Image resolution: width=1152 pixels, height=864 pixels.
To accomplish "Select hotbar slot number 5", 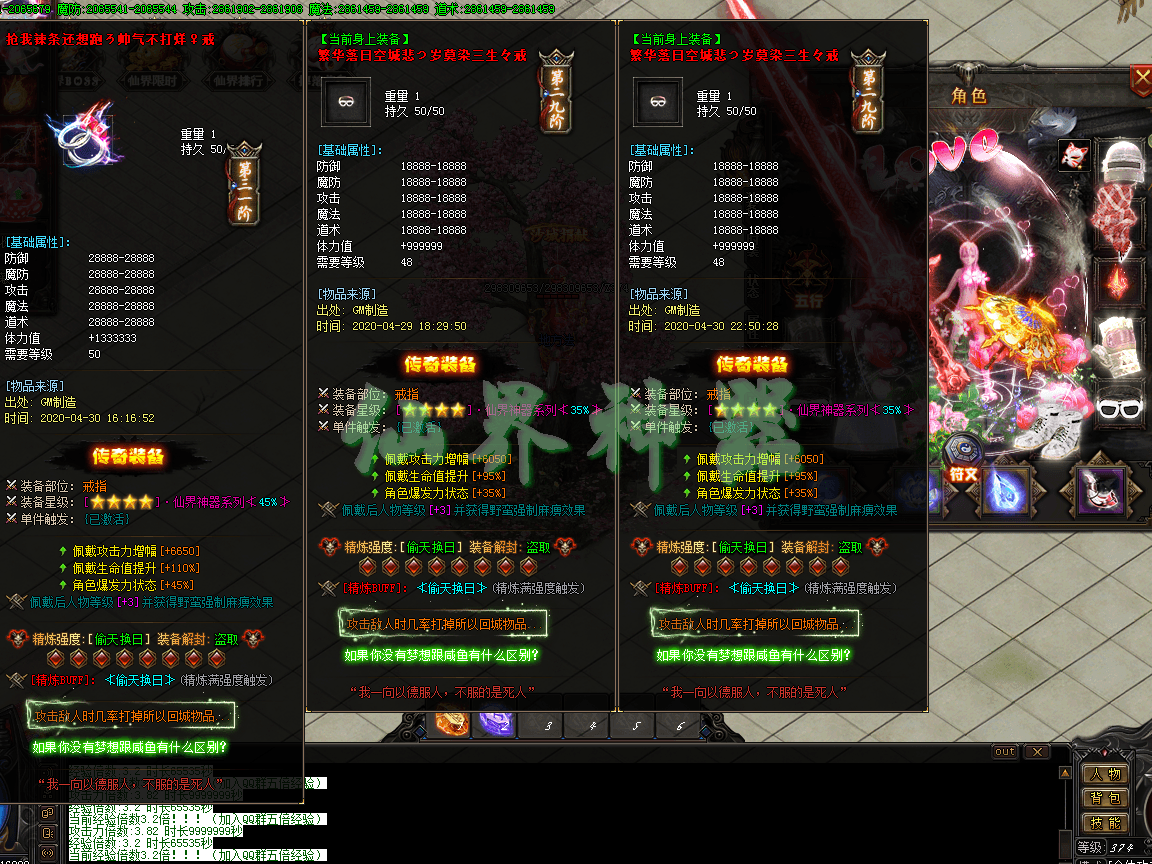I will click(x=636, y=726).
